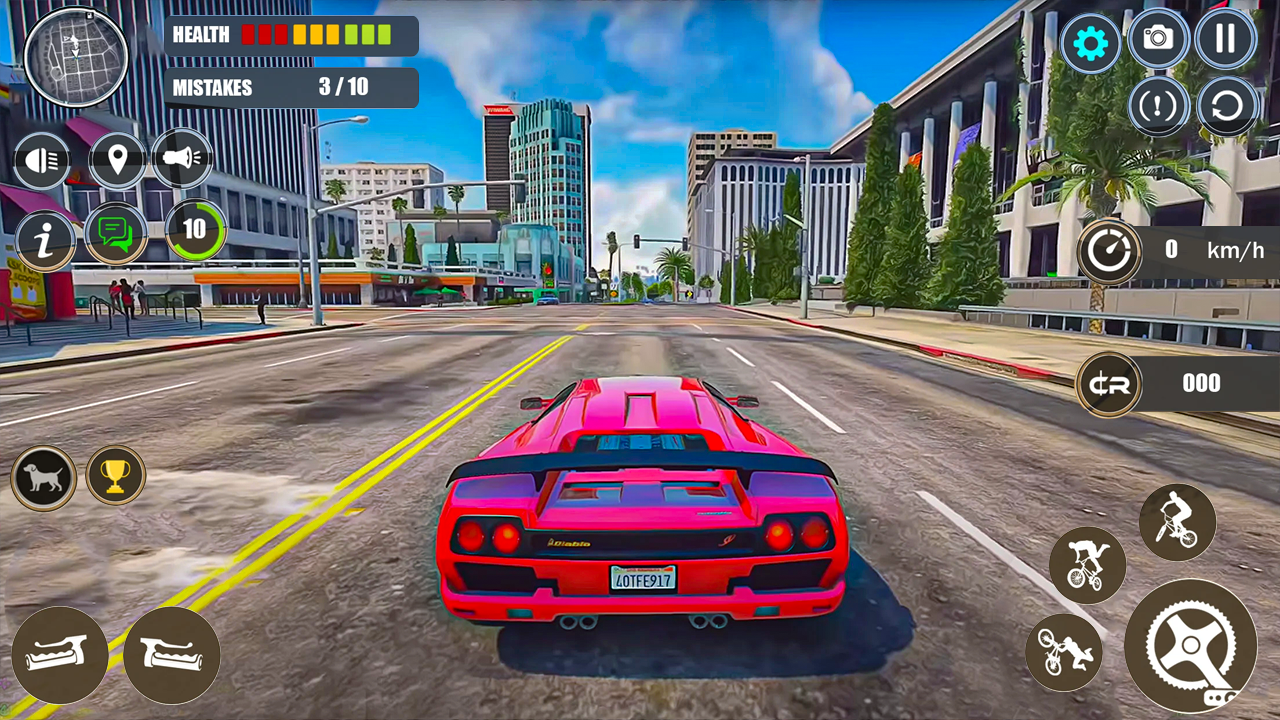This screenshot has height=720, width=1280.
Task: View achievements via the trophy icon
Action: tap(115, 476)
